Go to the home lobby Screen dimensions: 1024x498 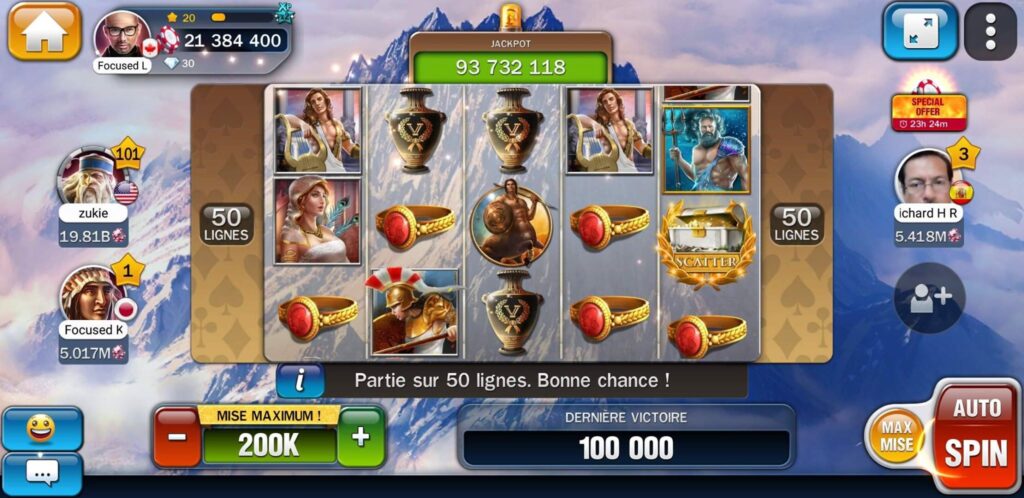pyautogui.click(x=44, y=32)
